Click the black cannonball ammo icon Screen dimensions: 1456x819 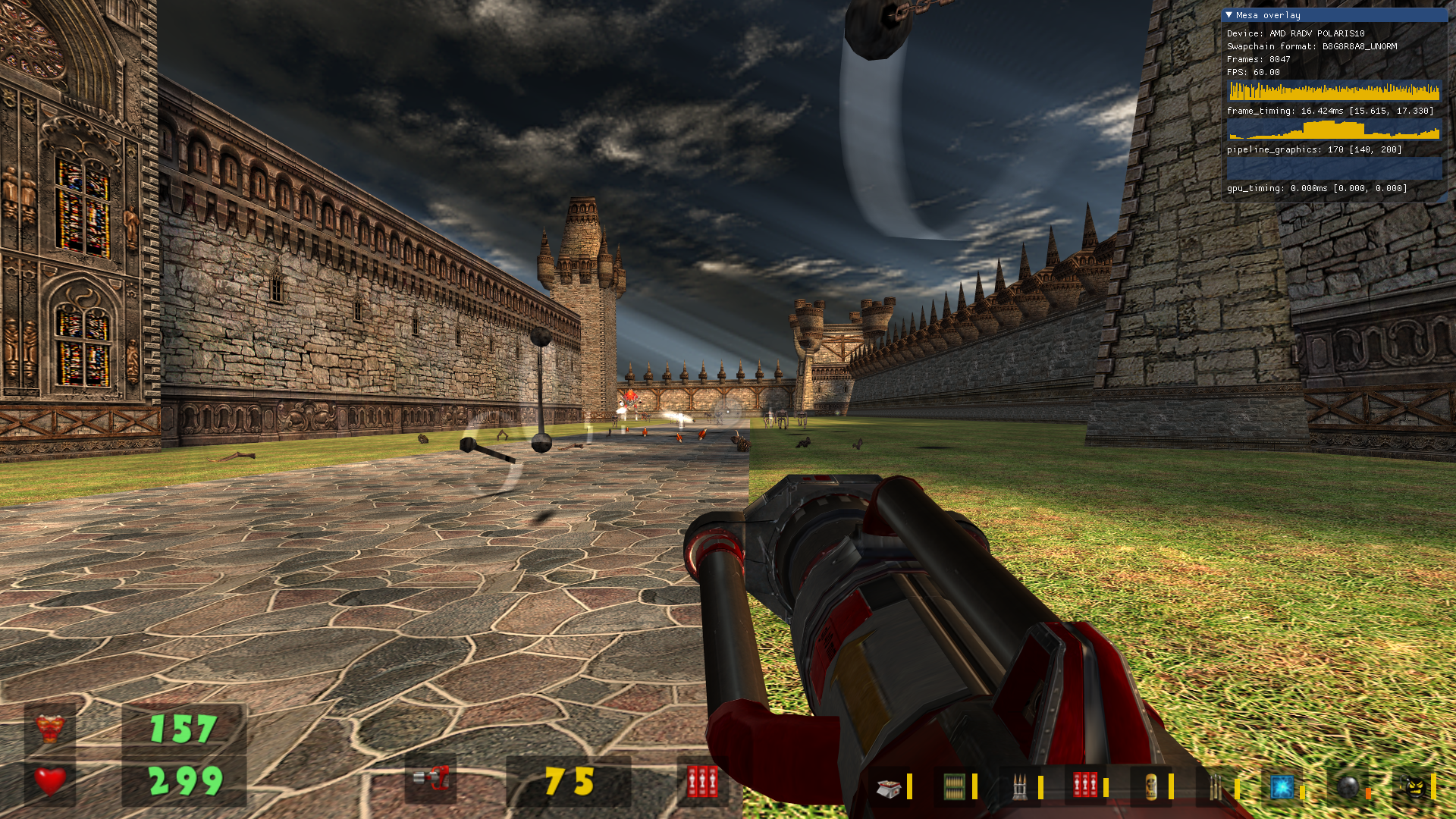[x=1347, y=786]
